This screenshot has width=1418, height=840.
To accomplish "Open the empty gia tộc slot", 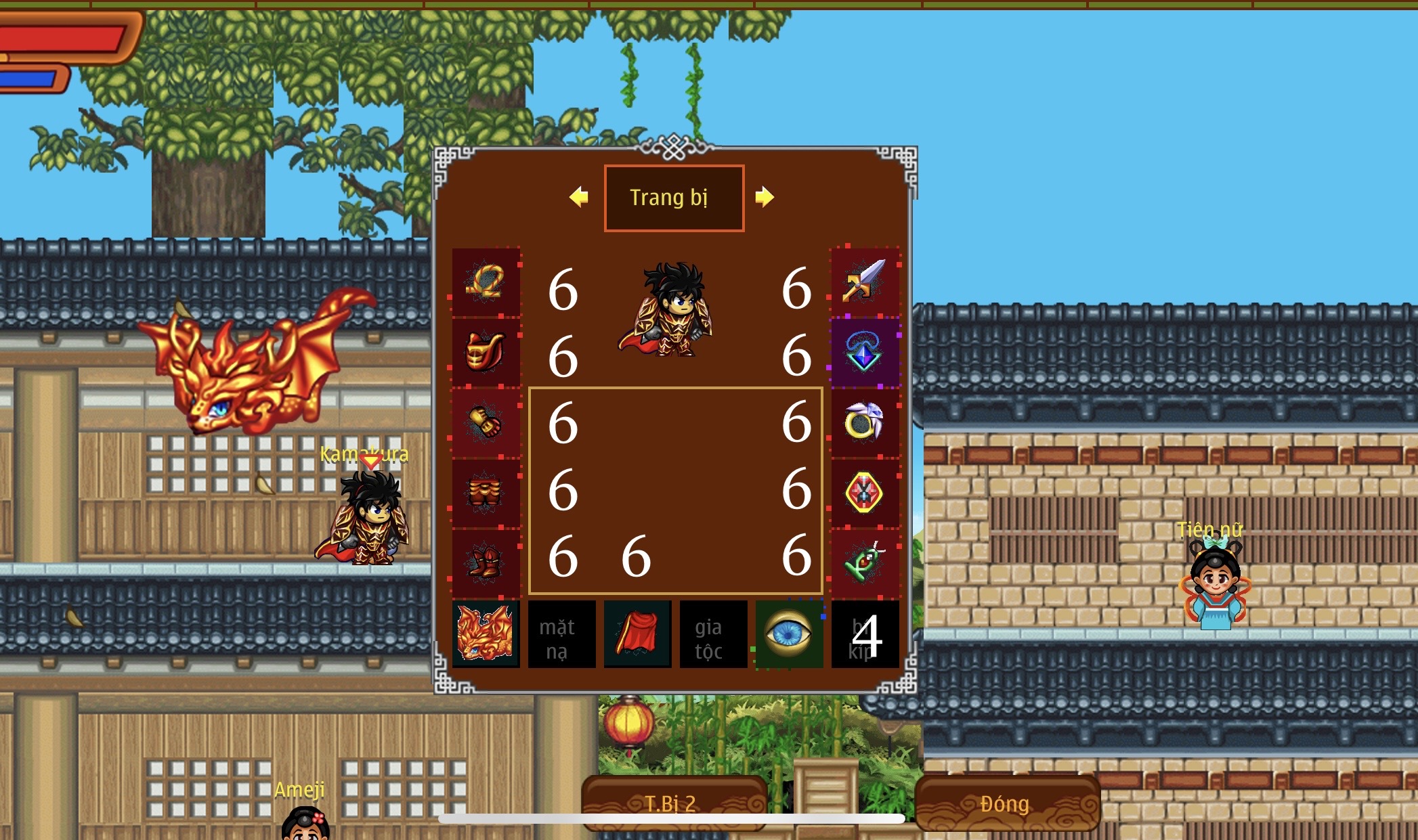I will (713, 634).
